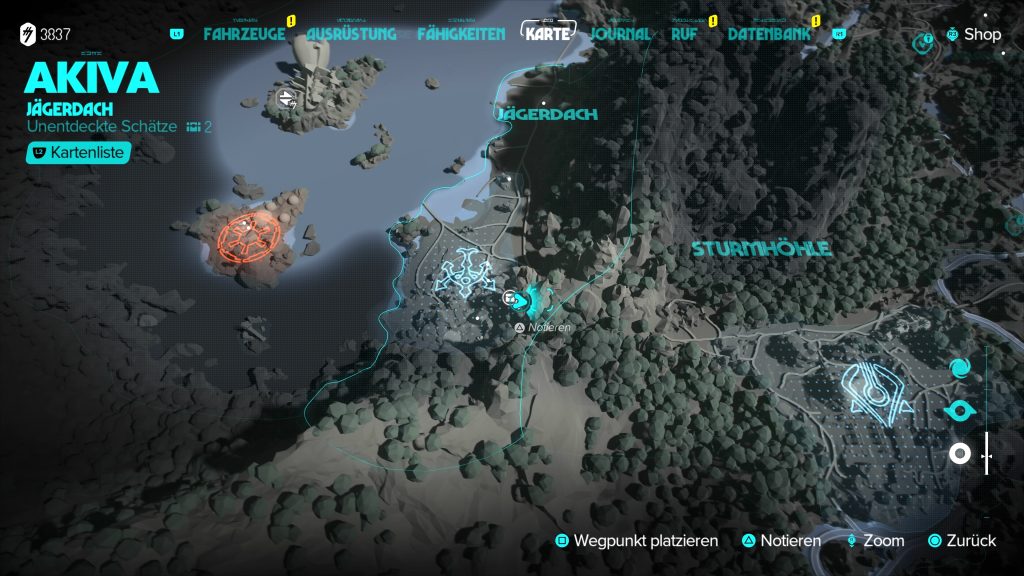The image size is (1024, 576).
Task: Select the Fähigkeiten tab
Action: pos(462,34)
